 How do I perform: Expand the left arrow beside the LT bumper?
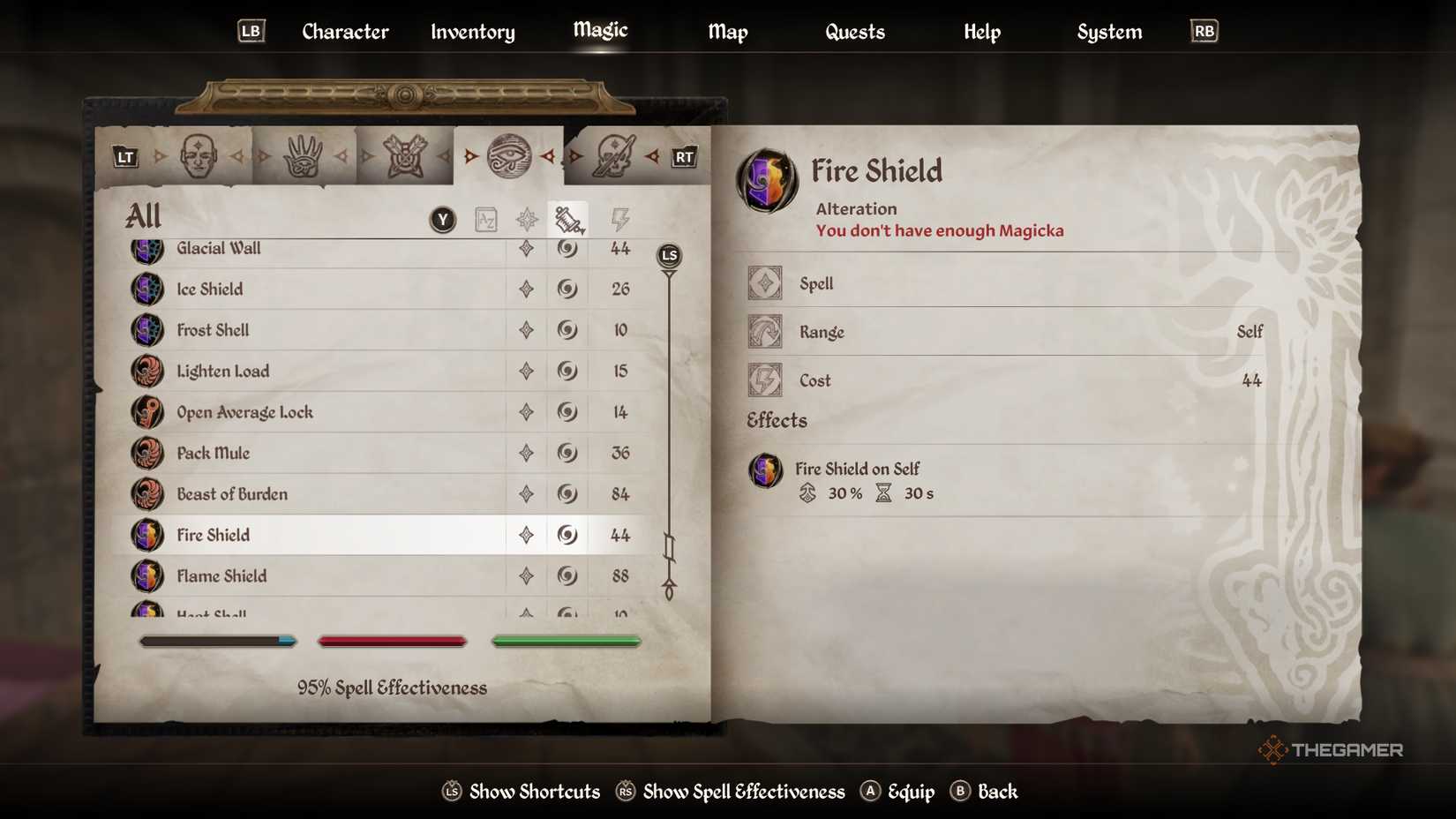[159, 156]
